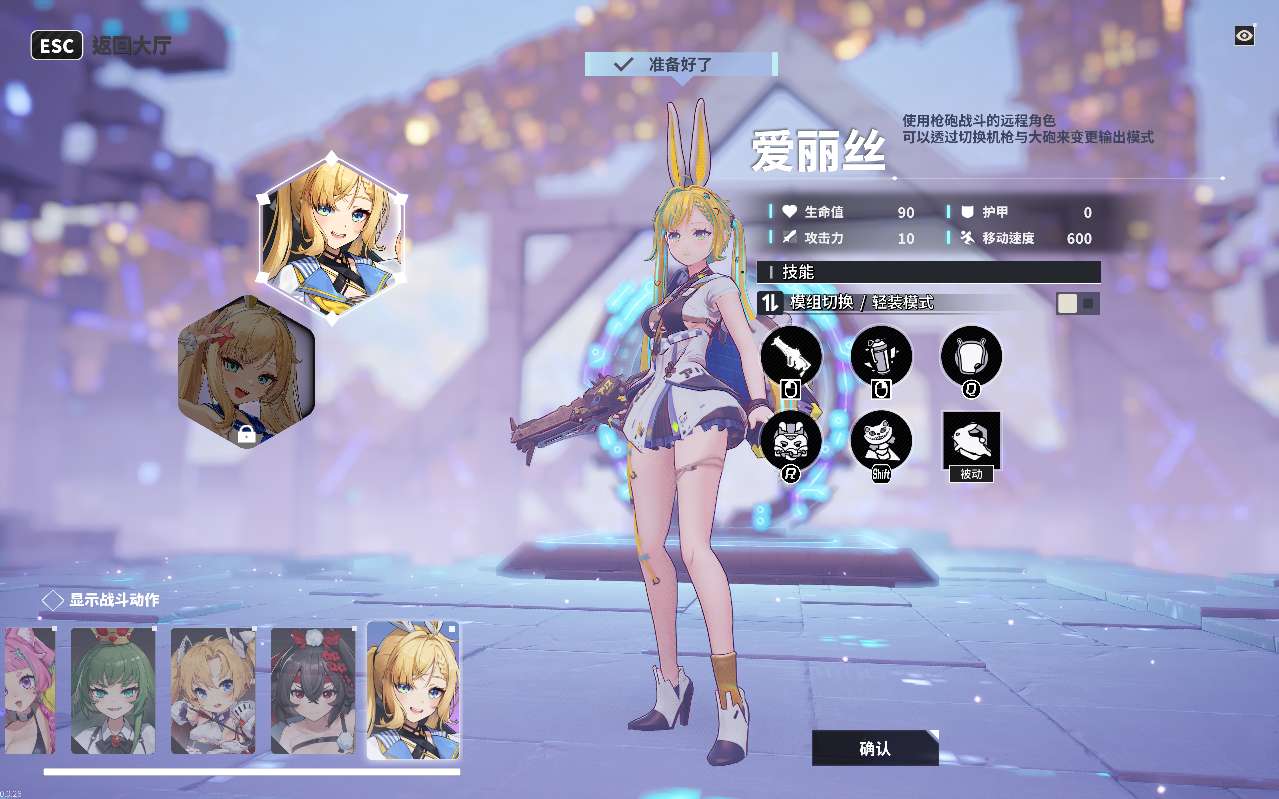Switch module mode with the 模组切换 toggle

1078,303
